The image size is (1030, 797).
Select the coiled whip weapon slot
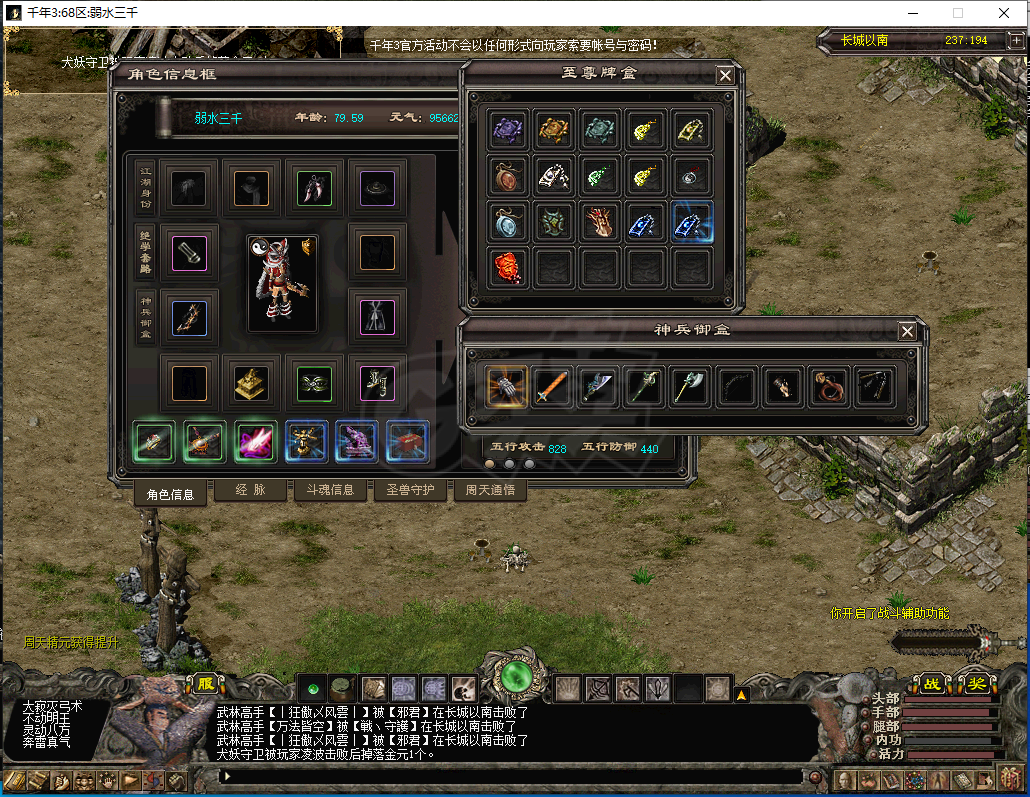point(829,386)
